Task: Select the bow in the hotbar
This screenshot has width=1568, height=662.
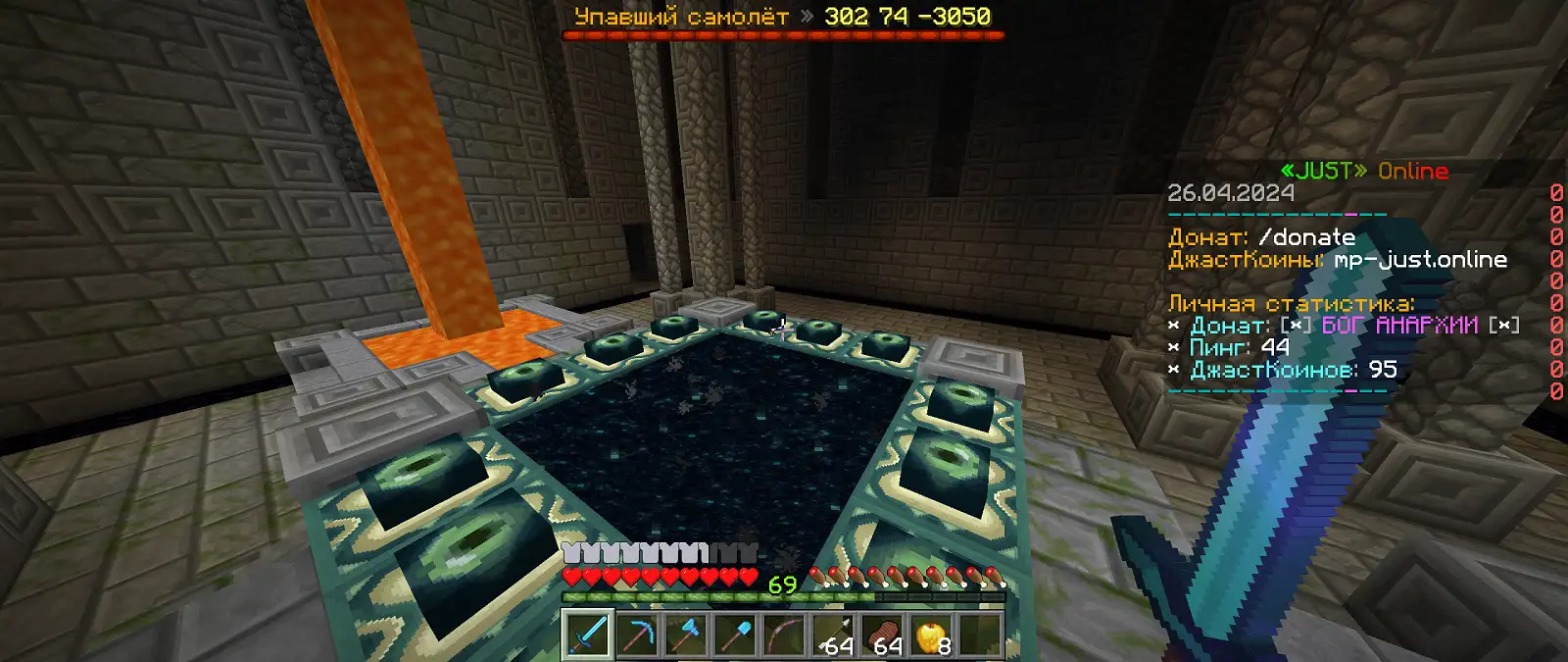Action: click(x=784, y=634)
